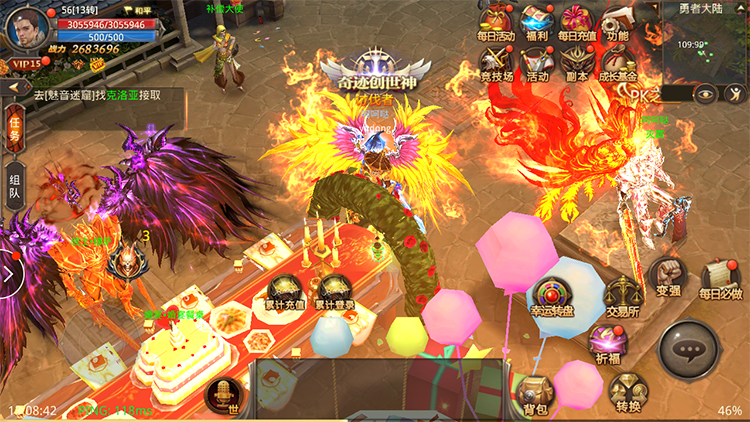Toggle the eye visibility button
The image size is (750, 422).
tap(707, 94)
